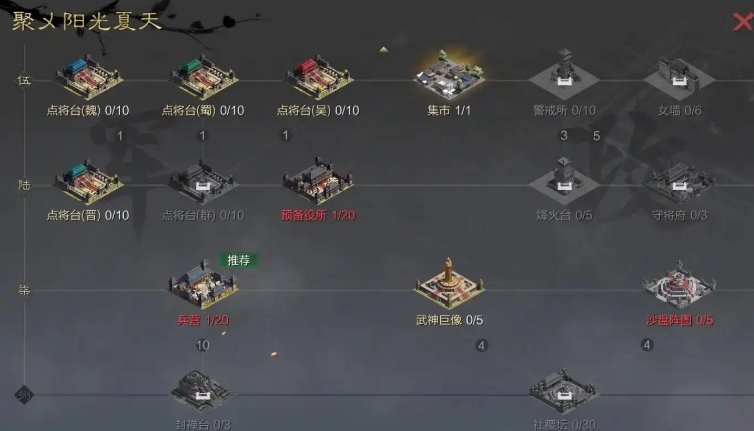754x431 pixels.
Task: Open the 预备役所 building
Action: (x=317, y=181)
